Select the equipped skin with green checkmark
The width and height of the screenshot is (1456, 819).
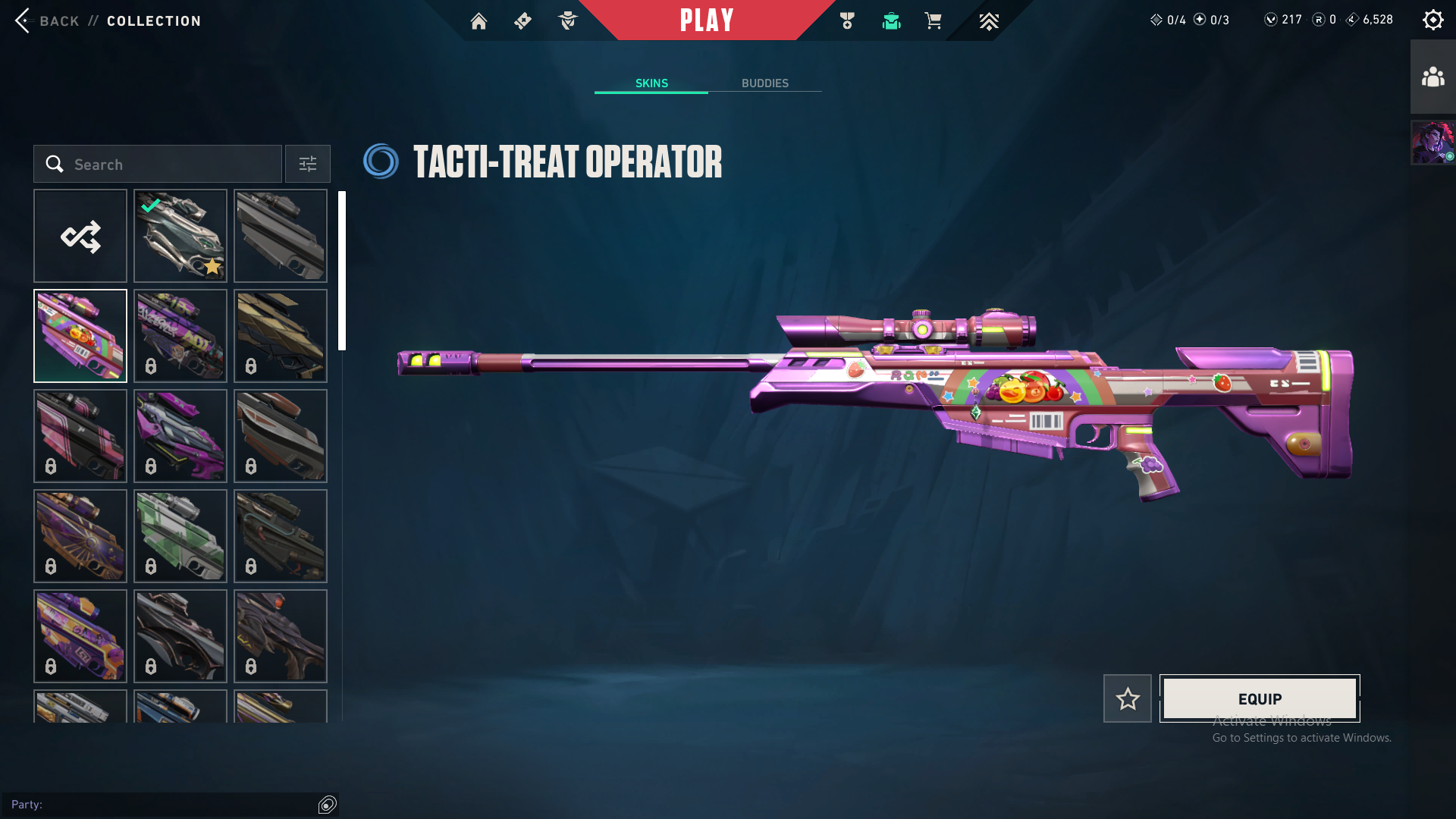tap(180, 236)
